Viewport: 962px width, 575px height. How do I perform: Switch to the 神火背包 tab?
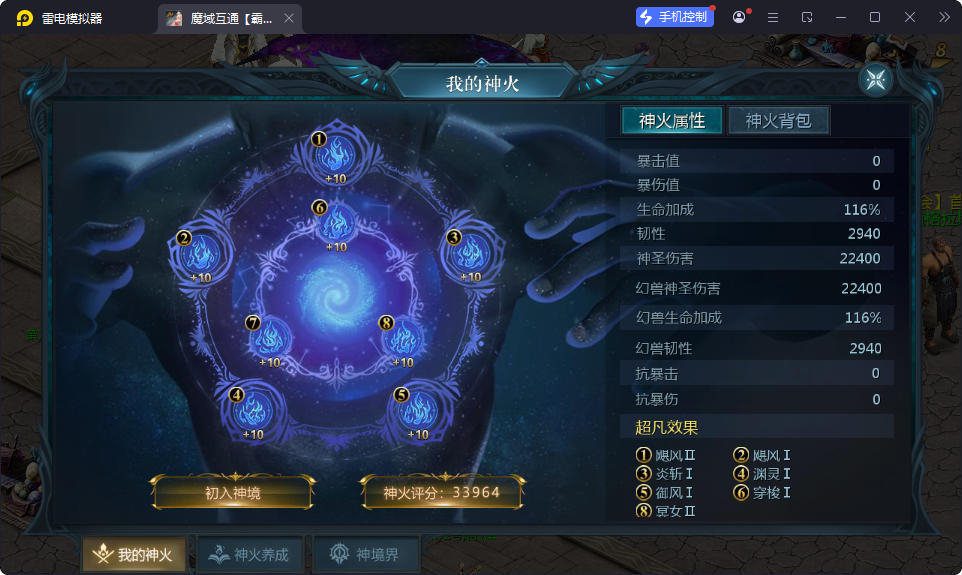point(778,121)
